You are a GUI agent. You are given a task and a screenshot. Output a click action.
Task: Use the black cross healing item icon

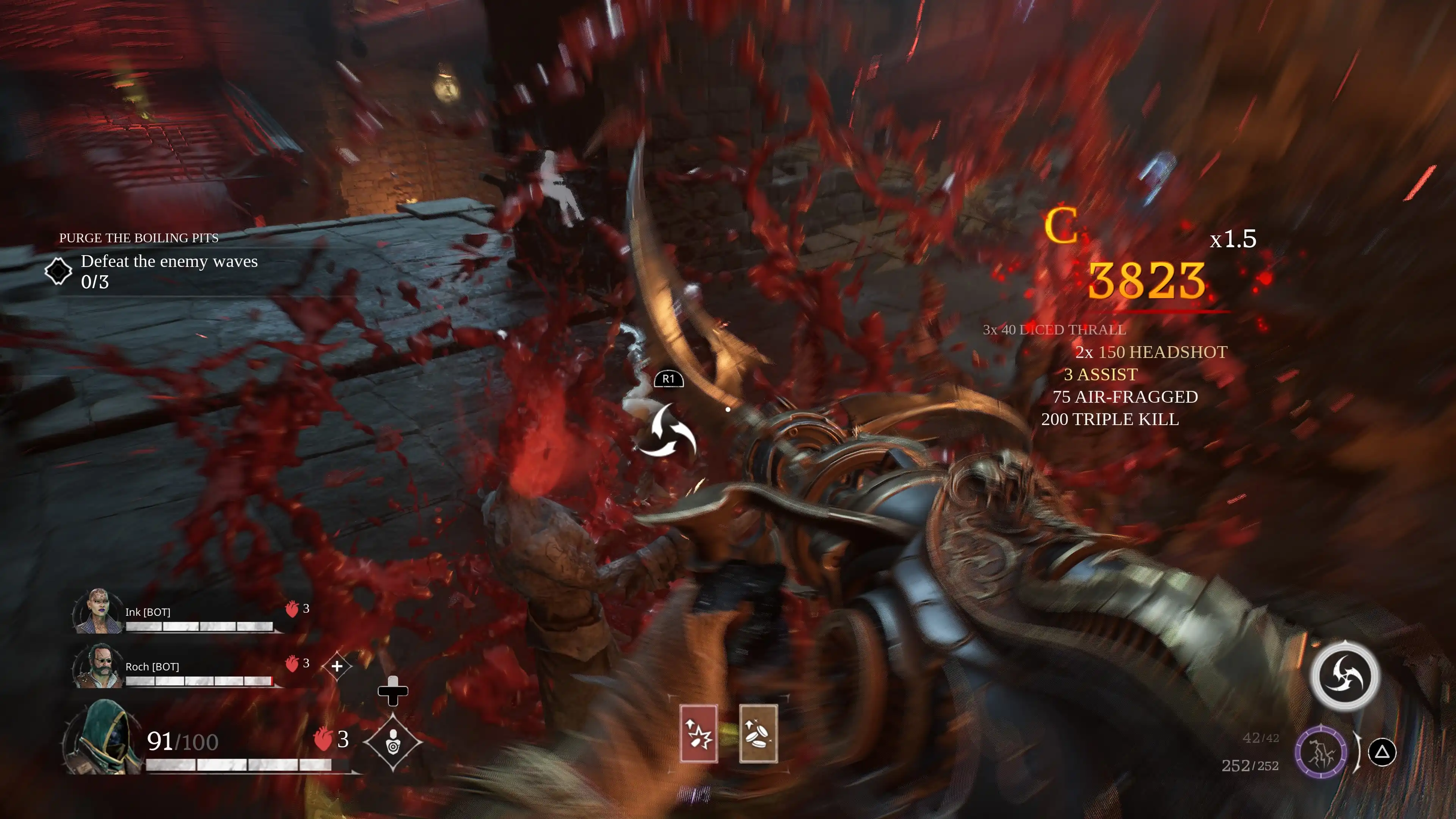click(393, 691)
